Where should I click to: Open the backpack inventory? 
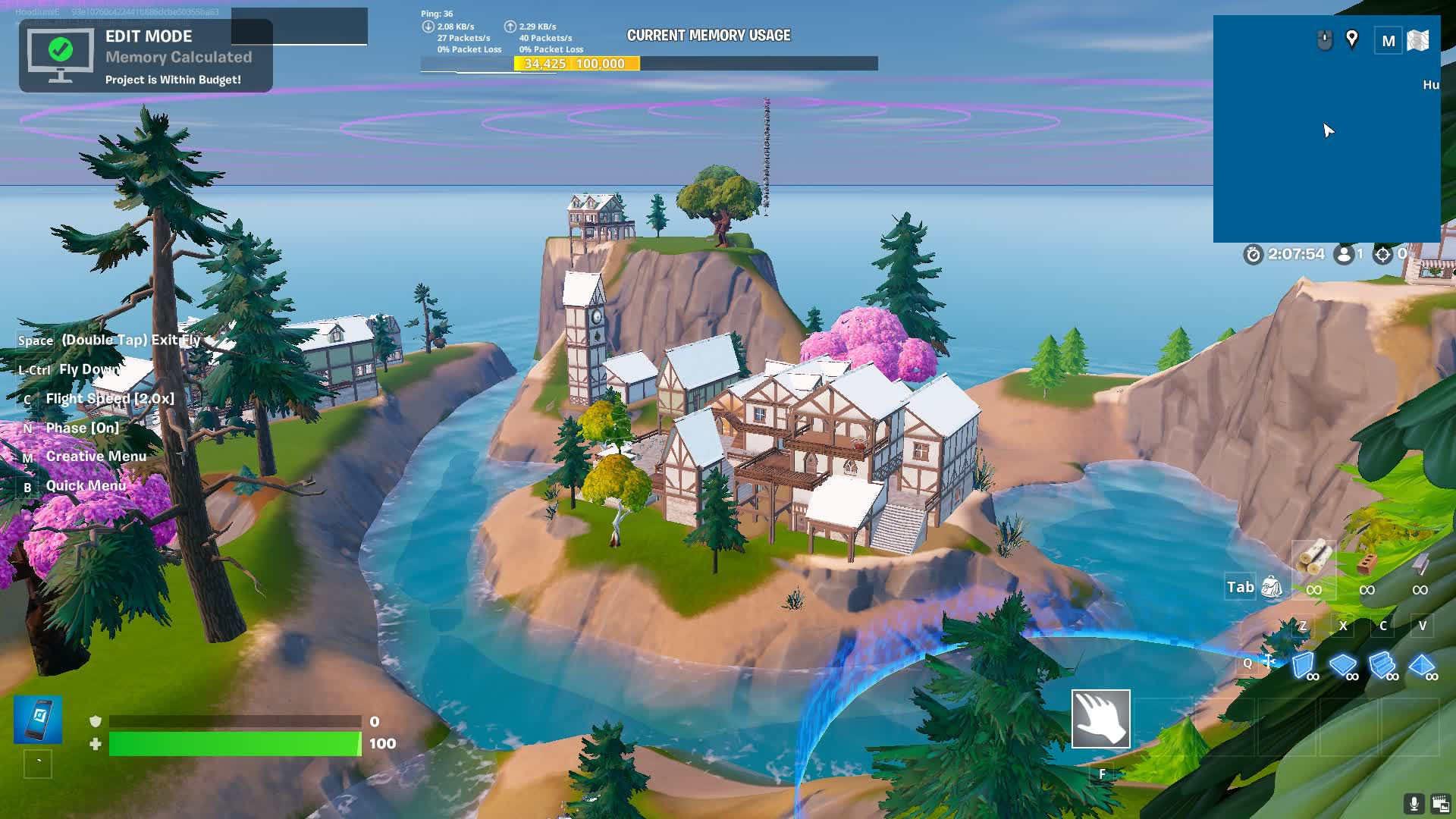point(1272,587)
